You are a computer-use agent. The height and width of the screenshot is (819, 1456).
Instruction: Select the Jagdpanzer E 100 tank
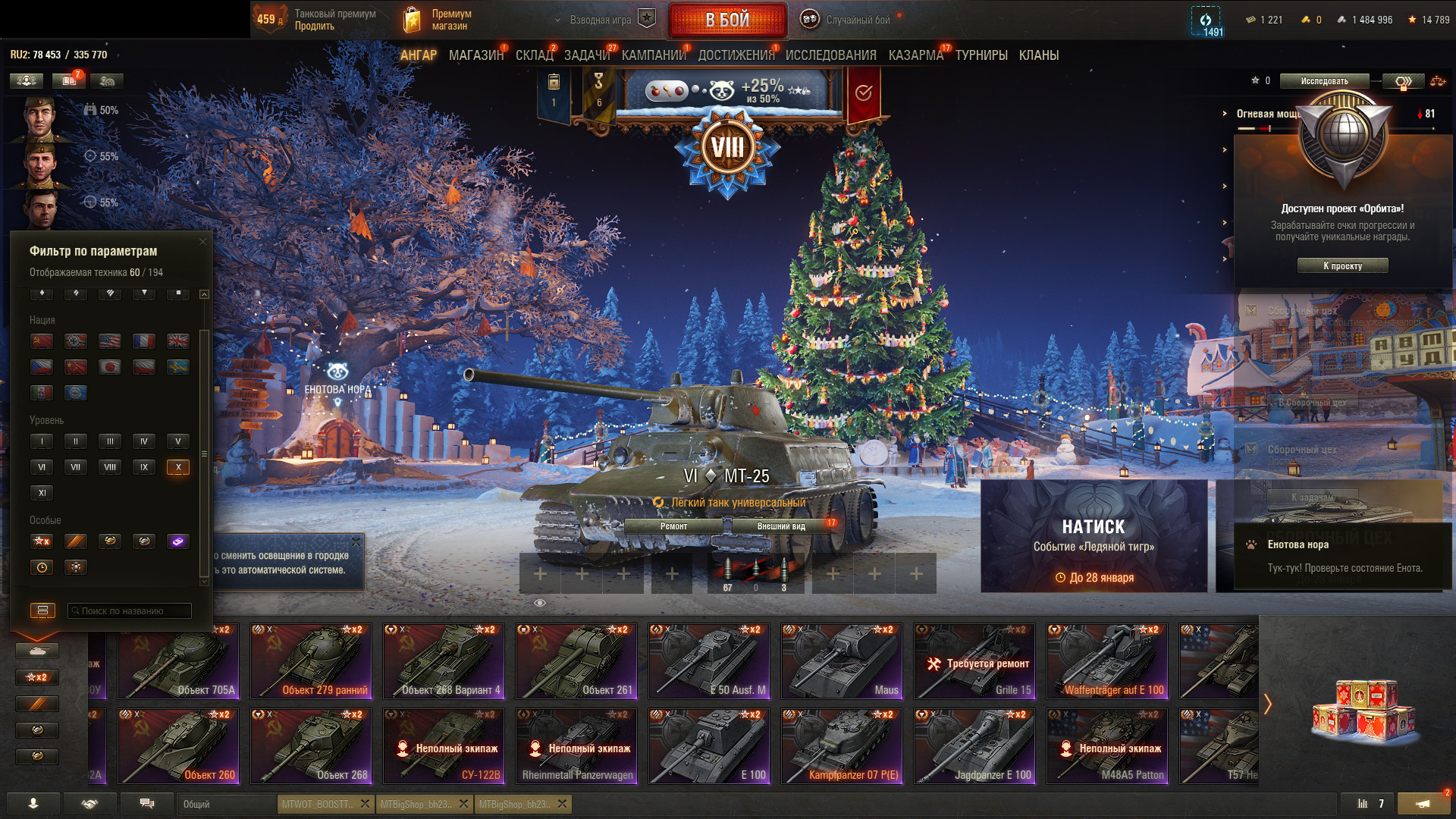(974, 746)
